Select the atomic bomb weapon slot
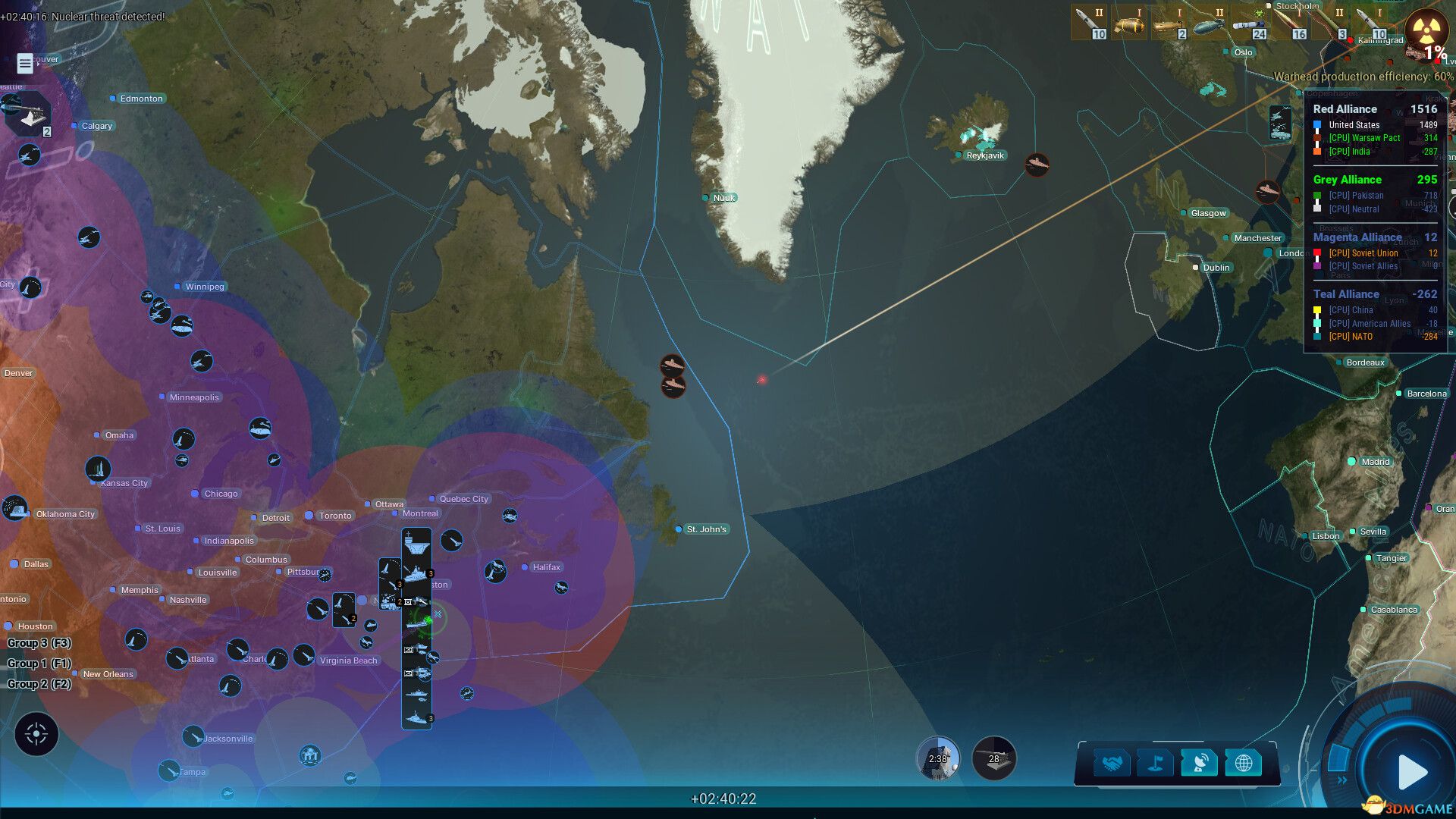The height and width of the screenshot is (819, 1456). pyautogui.click(x=1130, y=23)
